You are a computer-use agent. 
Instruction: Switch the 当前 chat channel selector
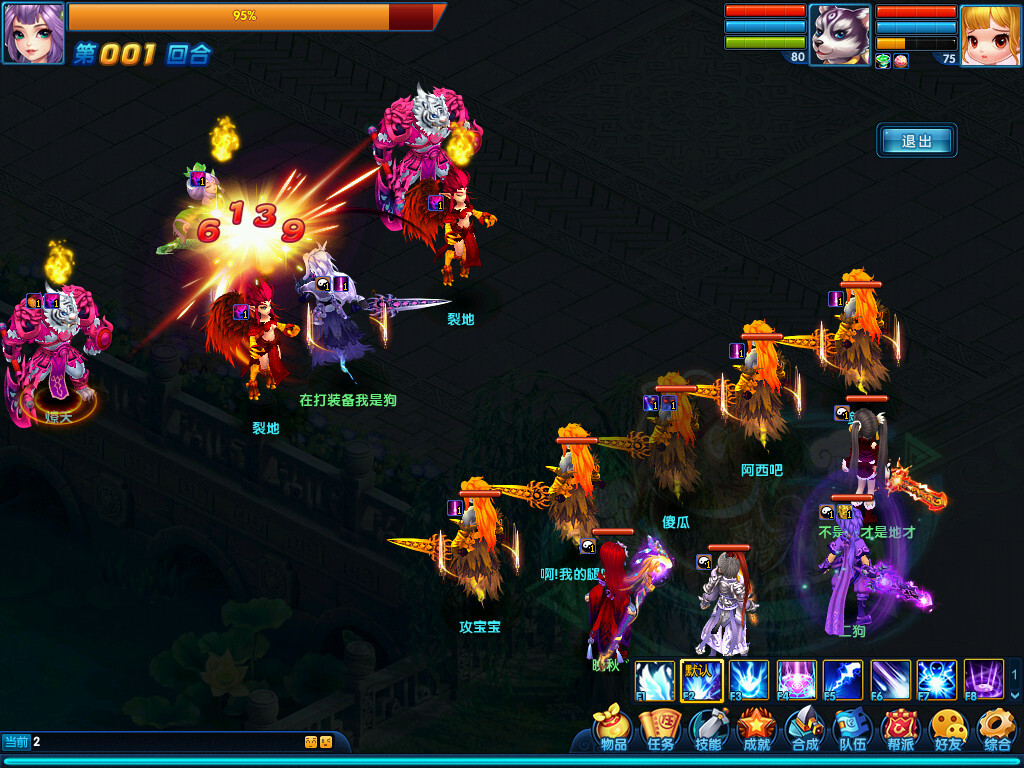(x=16, y=742)
